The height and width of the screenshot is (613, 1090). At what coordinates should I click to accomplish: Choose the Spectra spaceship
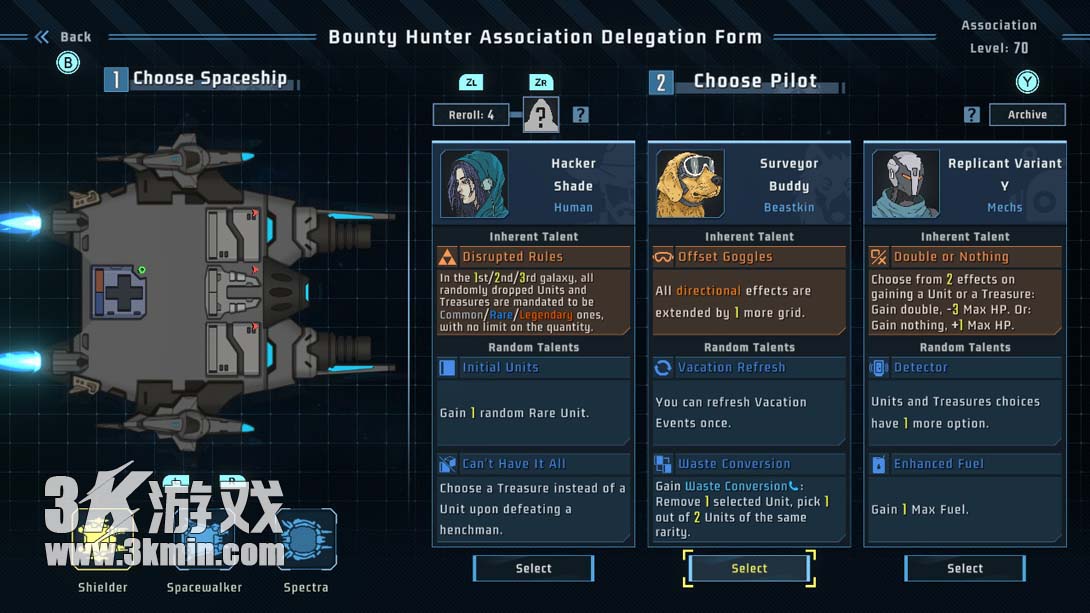point(306,540)
